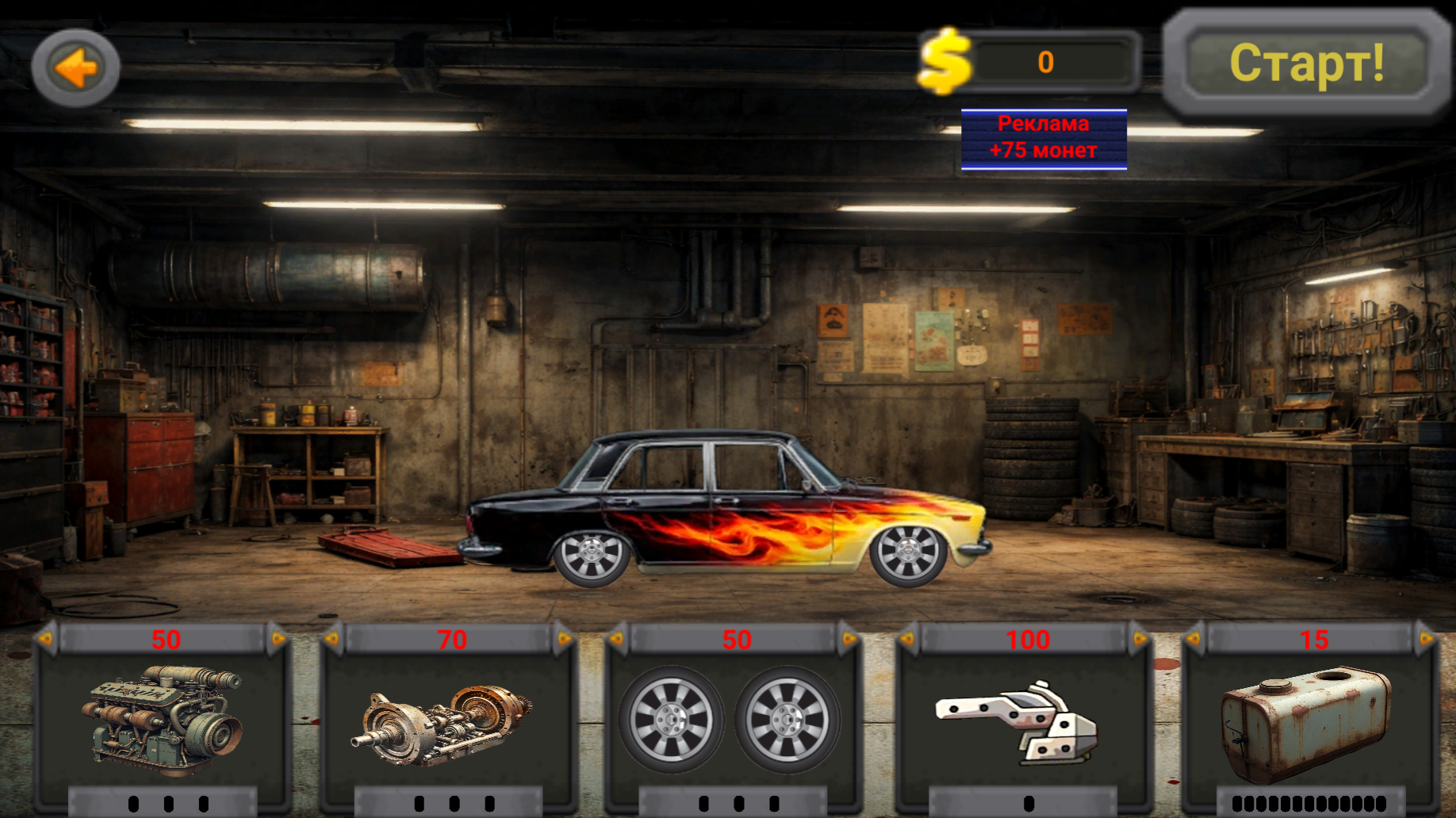Go back using the orange arrow button
Screen dimensions: 1456x818
[x=75, y=68]
